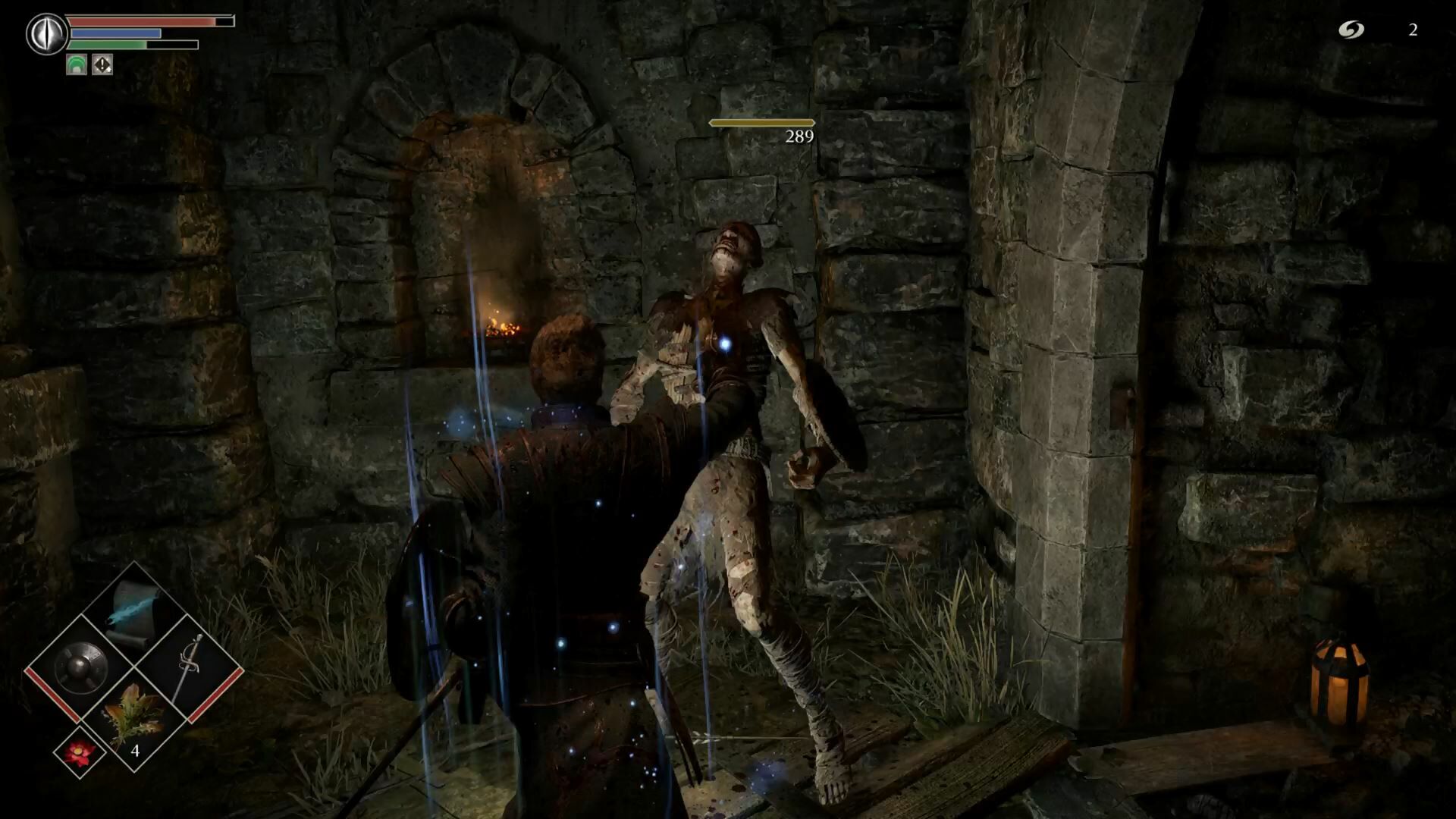Select the small red flower slot
The image size is (1456, 819).
80,752
